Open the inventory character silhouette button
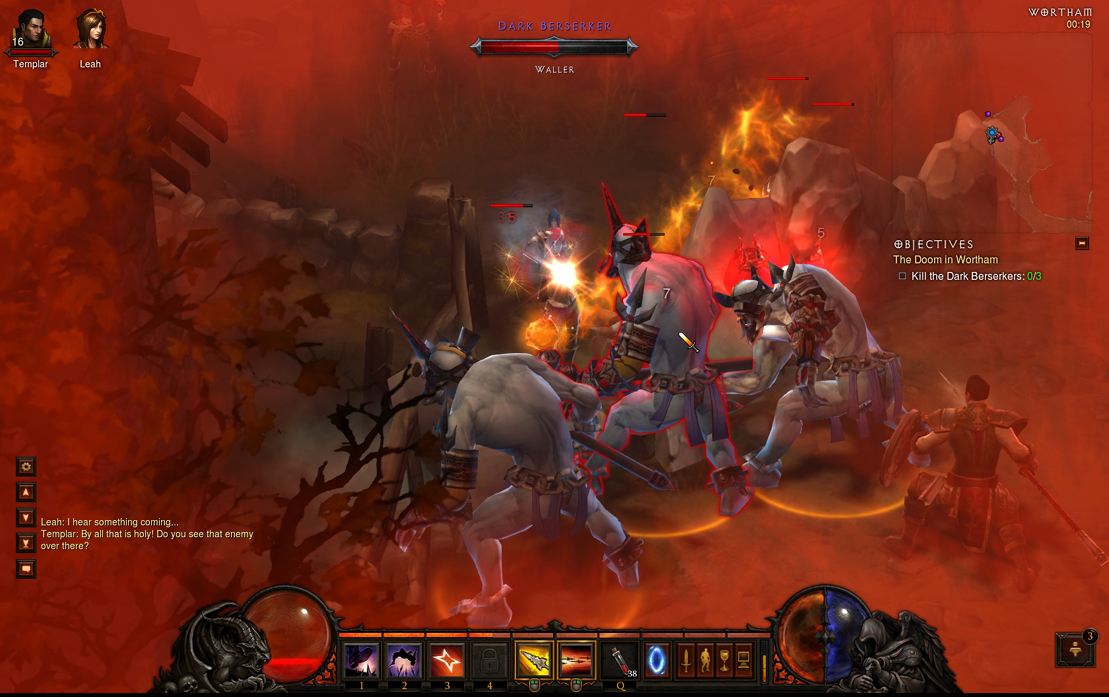The image size is (1109, 697). click(705, 660)
